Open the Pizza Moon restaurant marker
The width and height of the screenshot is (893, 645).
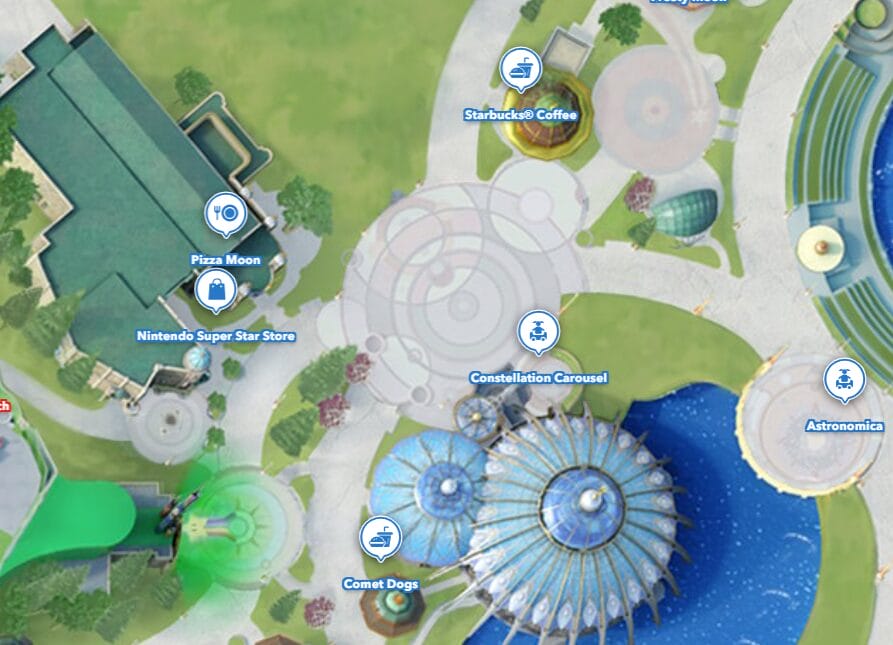[227, 213]
